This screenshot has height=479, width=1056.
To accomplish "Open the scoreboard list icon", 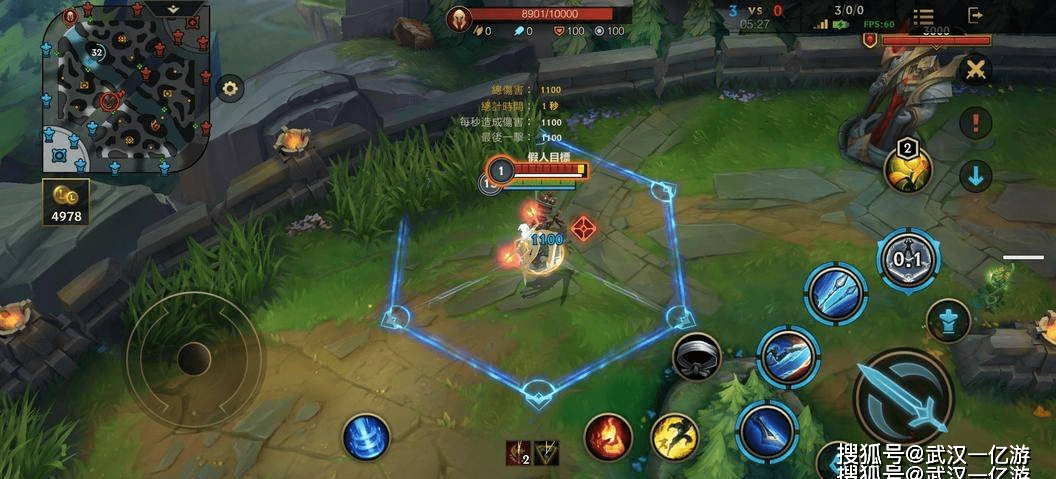I will [x=922, y=17].
